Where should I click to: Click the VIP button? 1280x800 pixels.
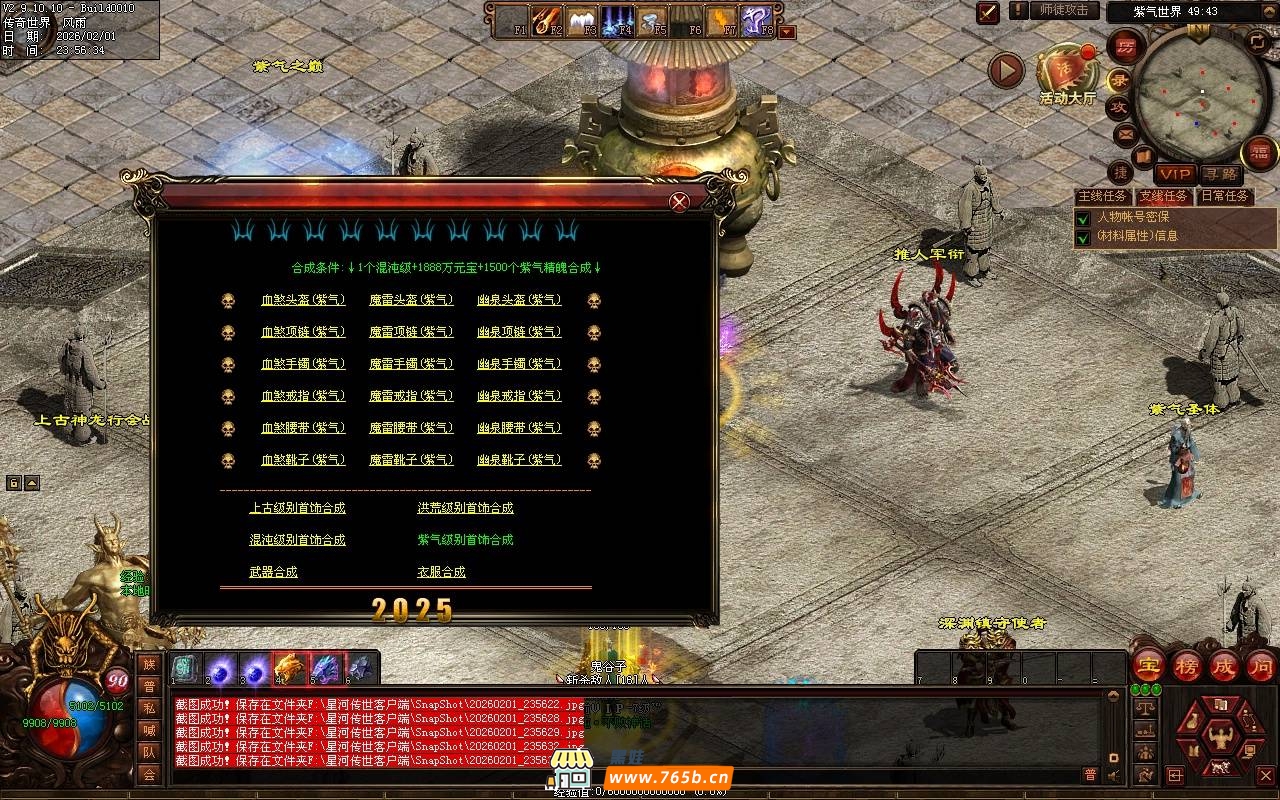click(1176, 175)
